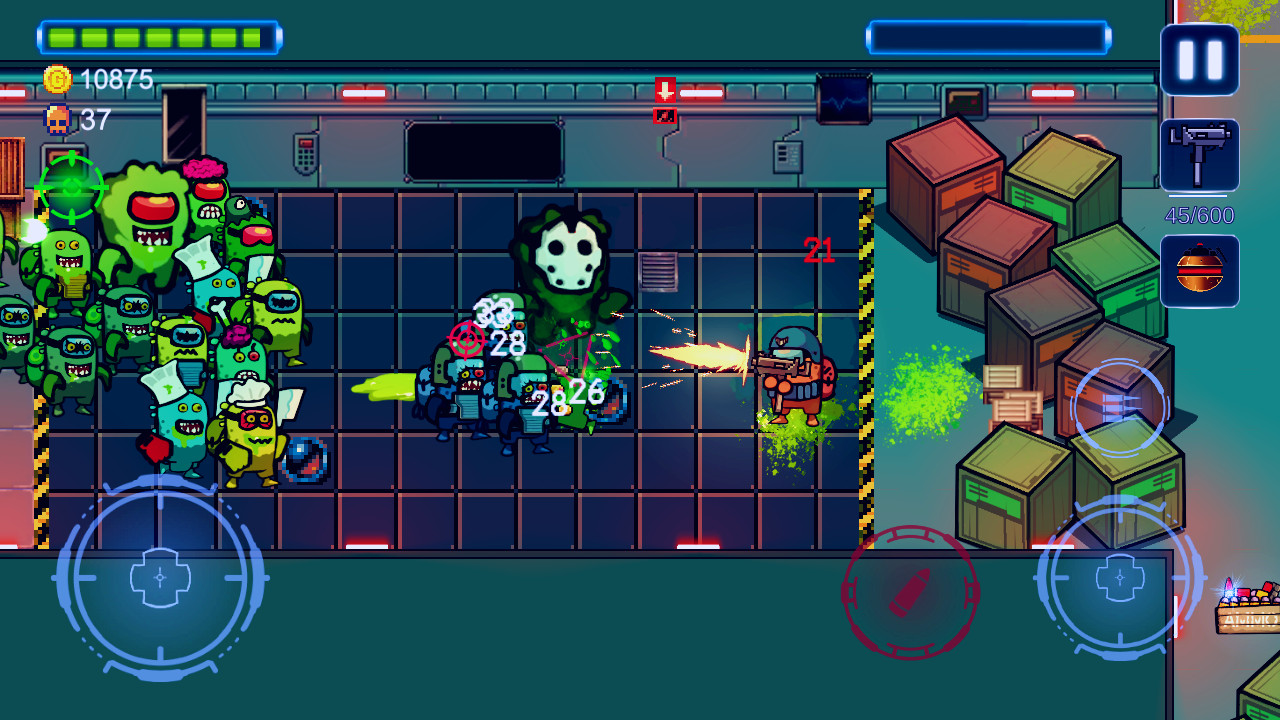The height and width of the screenshot is (720, 1280).
Task: Click the 45/600 ammo counter label
Action: [1199, 215]
